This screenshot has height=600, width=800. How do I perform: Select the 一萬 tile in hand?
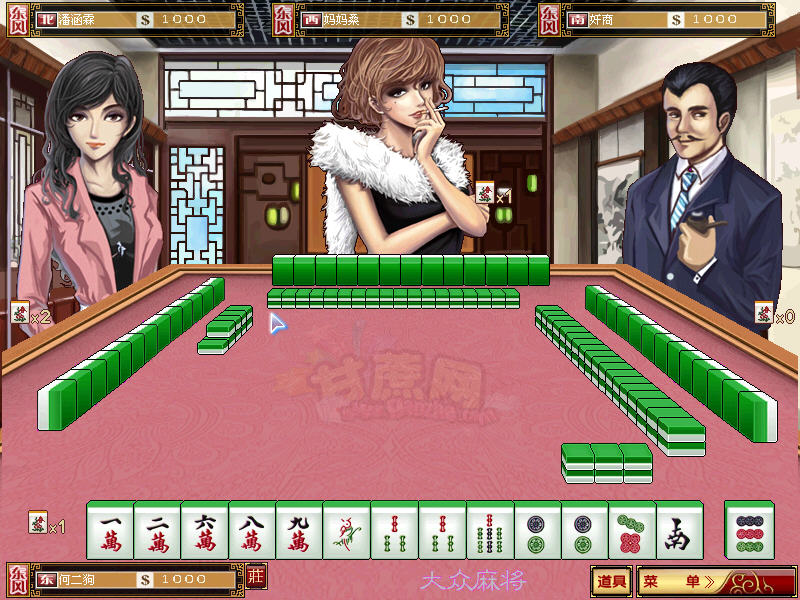[x=110, y=530]
